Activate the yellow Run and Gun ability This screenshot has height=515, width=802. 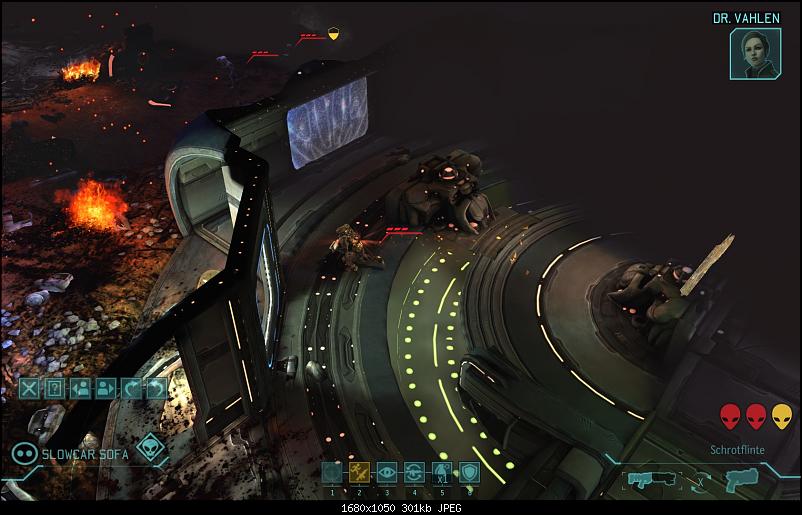(x=360, y=473)
